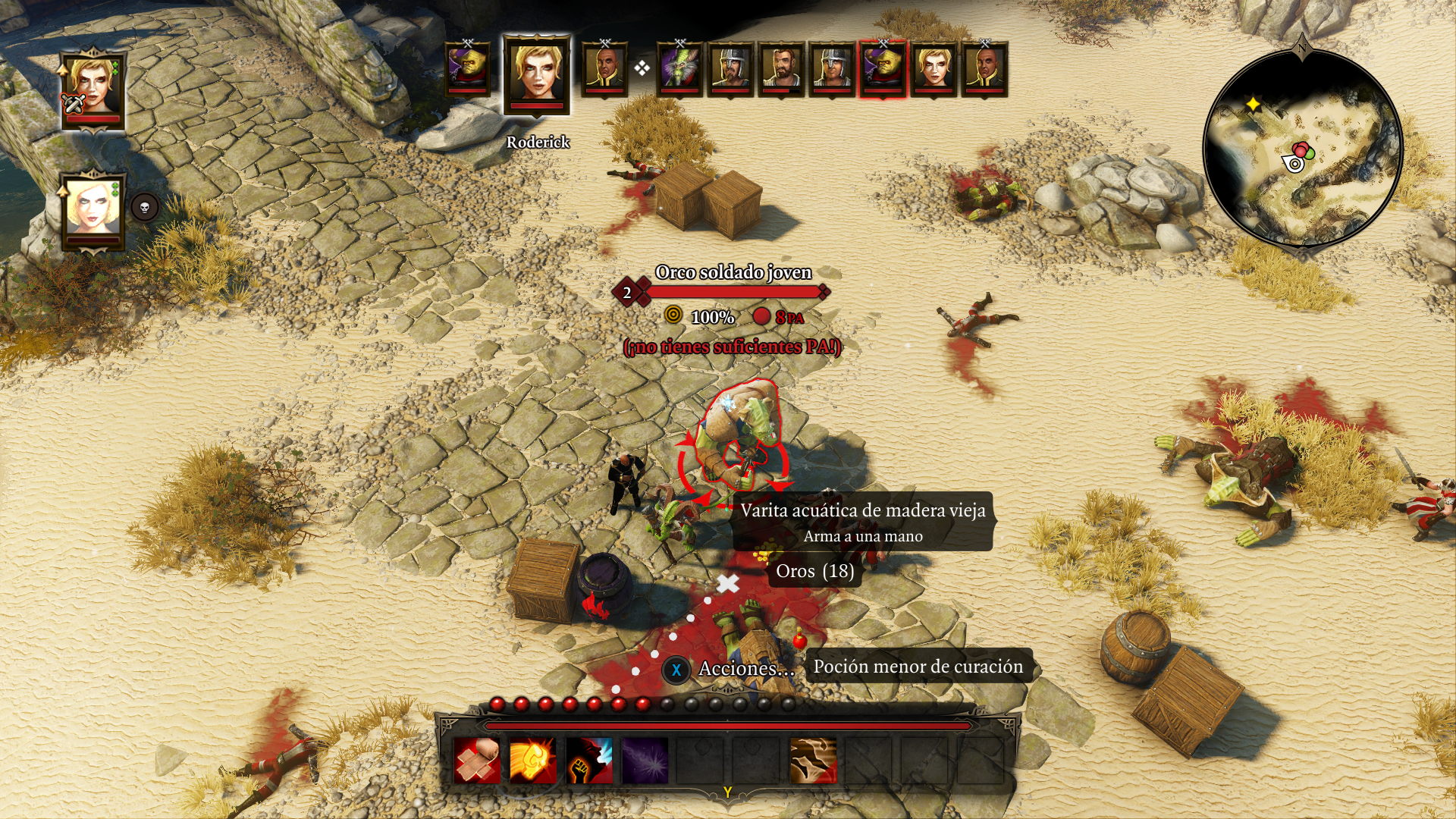
Task: Select the Oros (18) loot label
Action: click(x=814, y=571)
